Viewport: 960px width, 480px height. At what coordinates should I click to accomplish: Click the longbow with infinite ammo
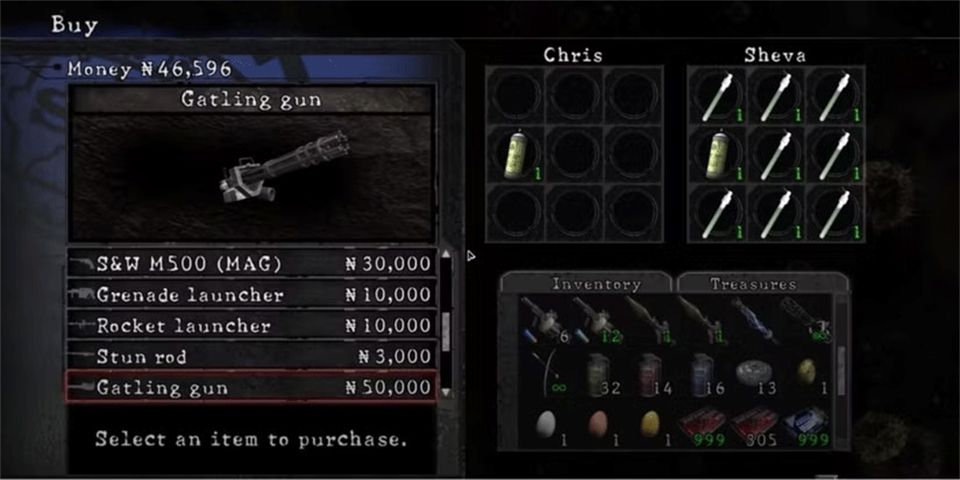[x=545, y=372]
